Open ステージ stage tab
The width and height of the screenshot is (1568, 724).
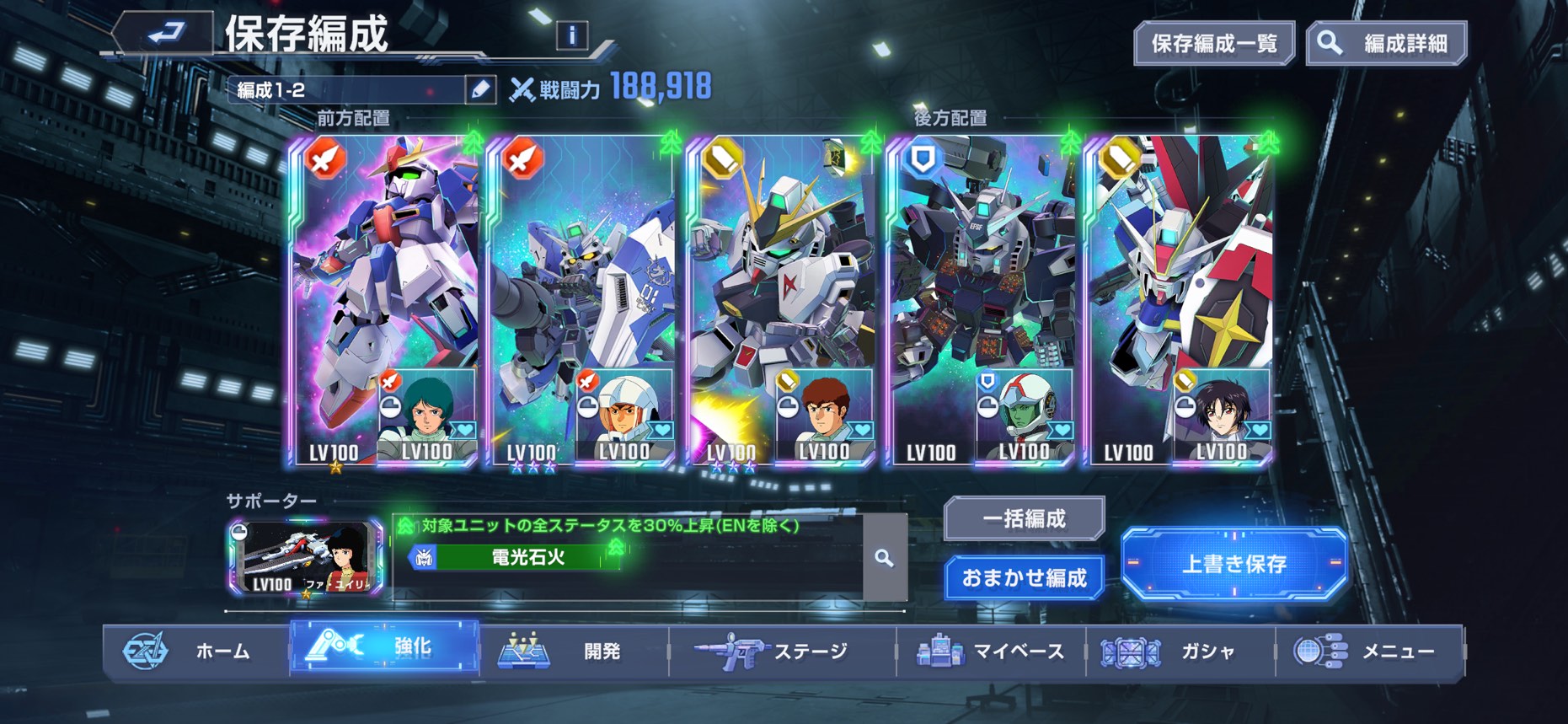[x=781, y=651]
